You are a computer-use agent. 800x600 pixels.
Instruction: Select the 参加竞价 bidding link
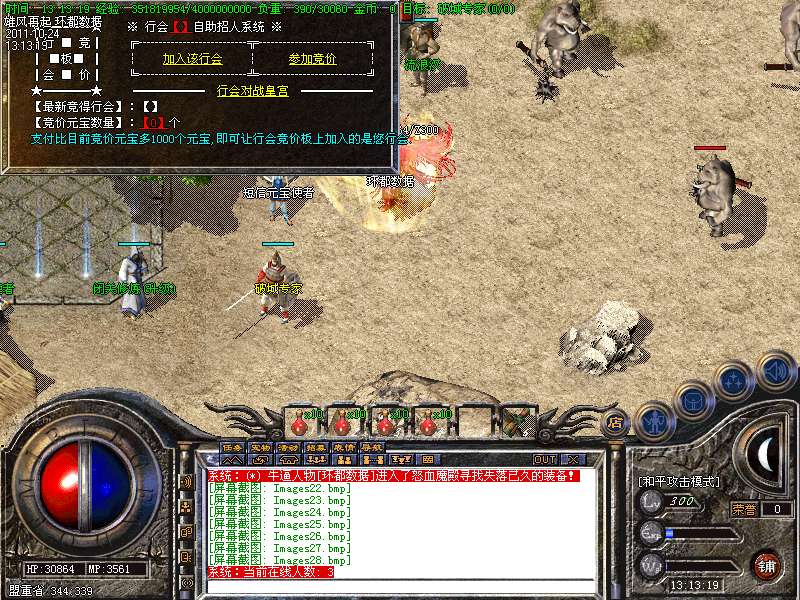pyautogui.click(x=312, y=59)
